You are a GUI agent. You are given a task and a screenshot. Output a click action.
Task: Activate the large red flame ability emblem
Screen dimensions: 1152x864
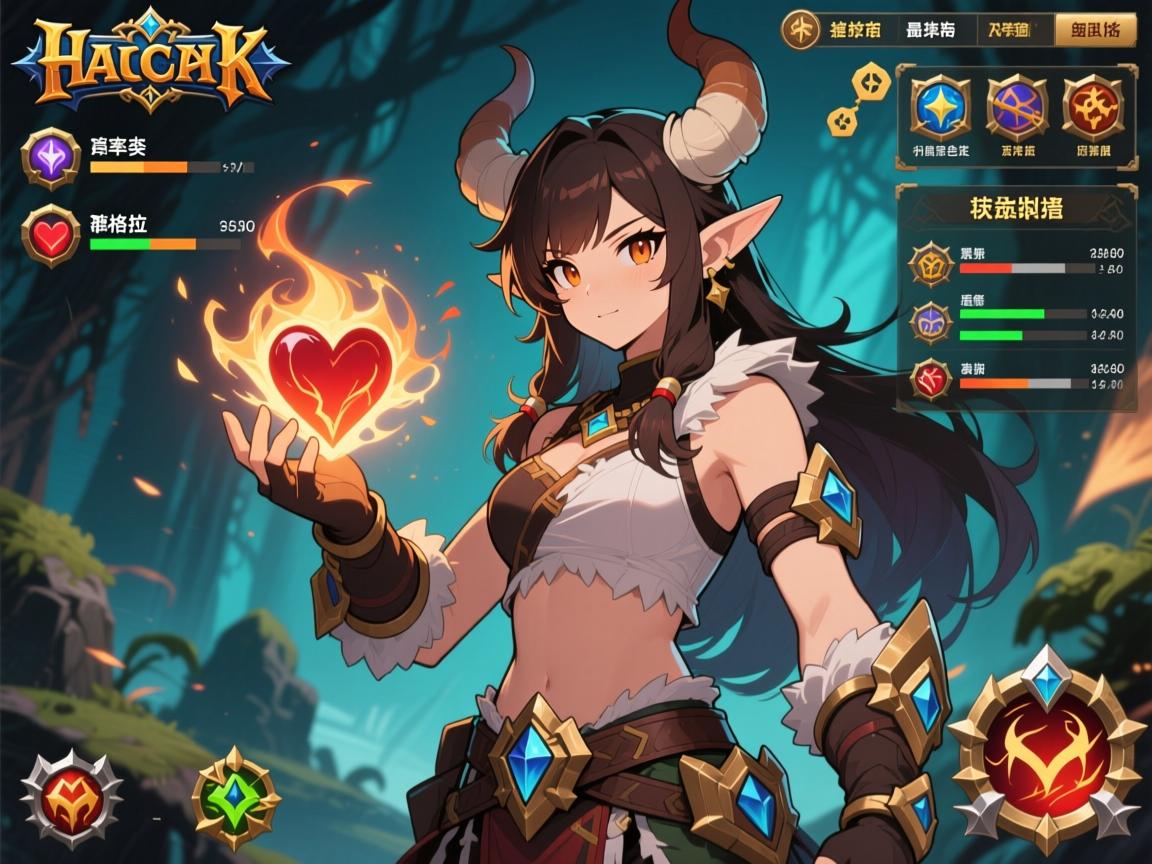pyautogui.click(x=1046, y=750)
